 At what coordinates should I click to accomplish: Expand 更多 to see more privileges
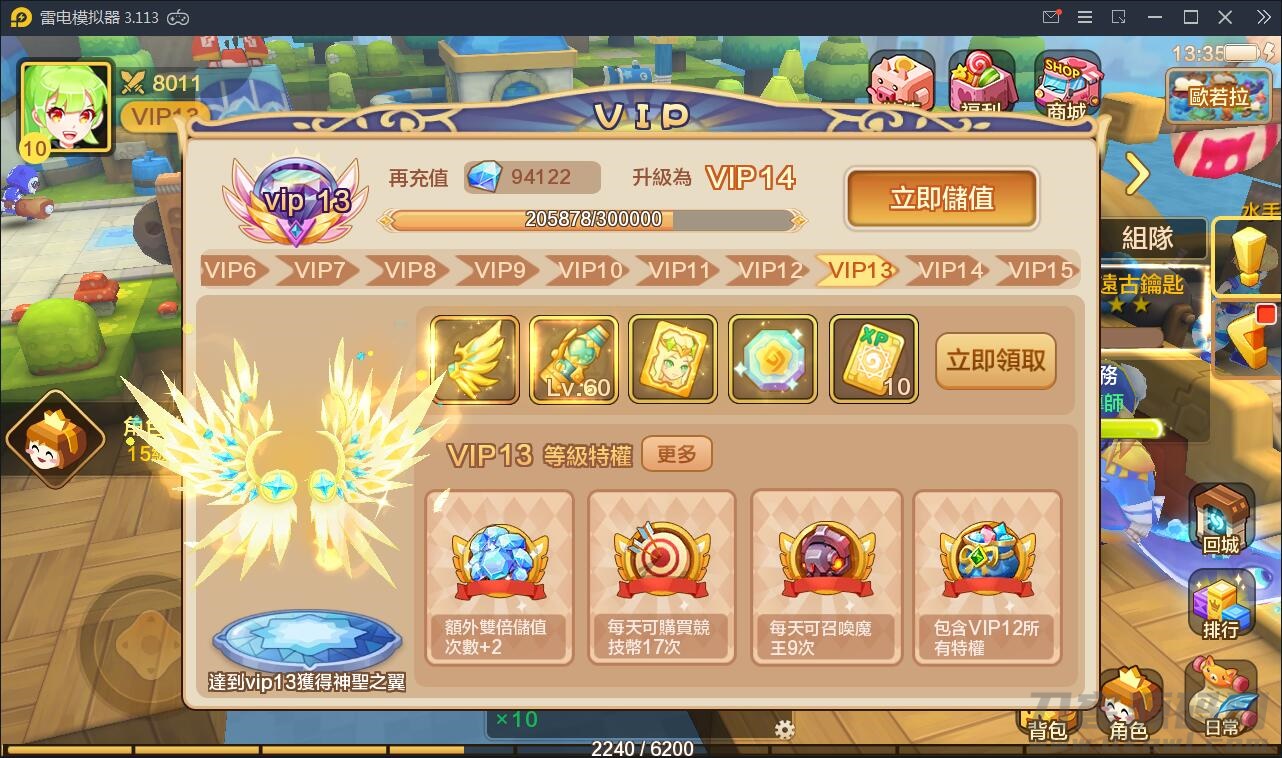point(677,453)
